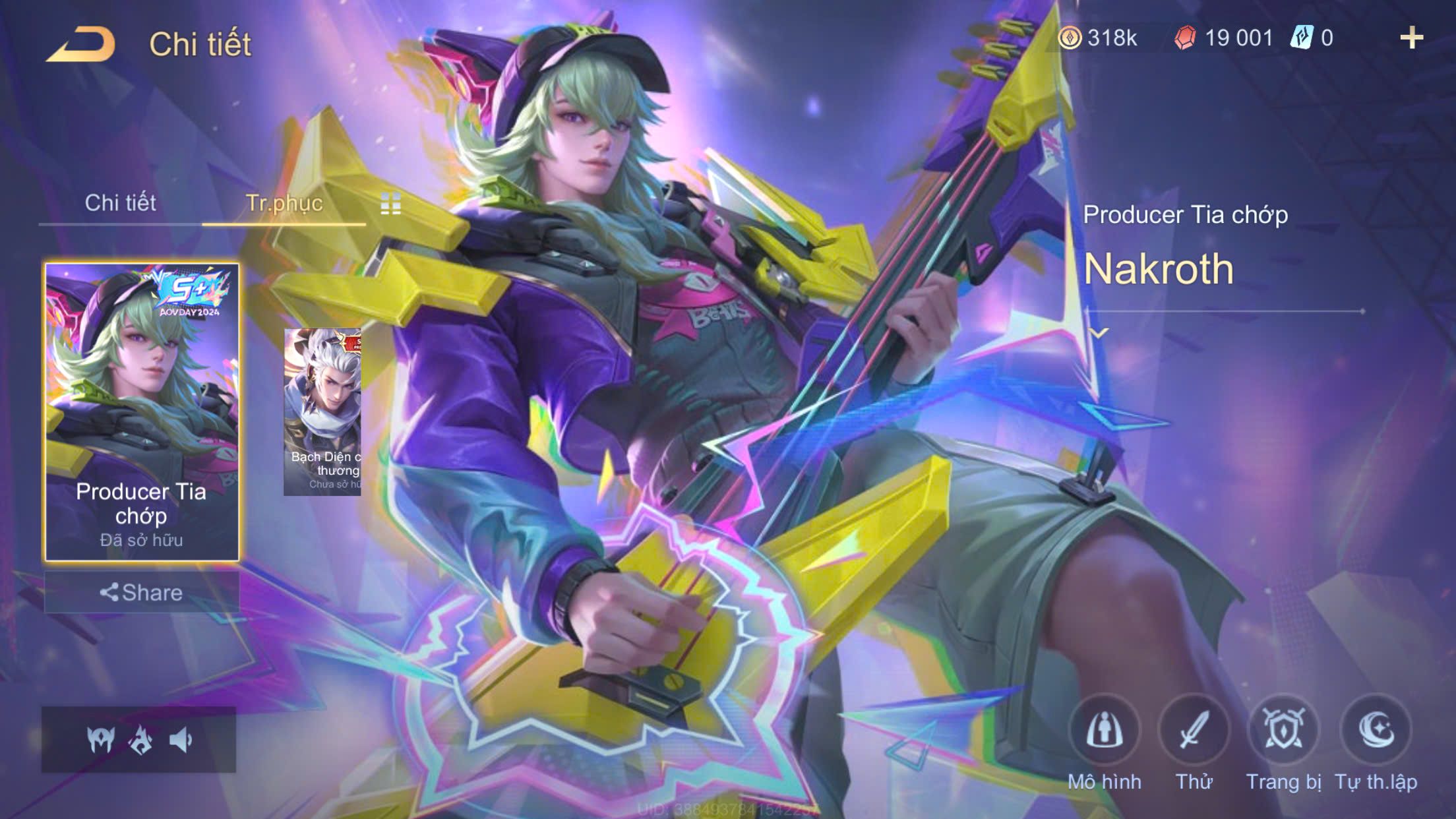Image resolution: width=1456 pixels, height=819 pixels.
Task: Open Tự th.lập custom settings
Action: coord(1376,731)
